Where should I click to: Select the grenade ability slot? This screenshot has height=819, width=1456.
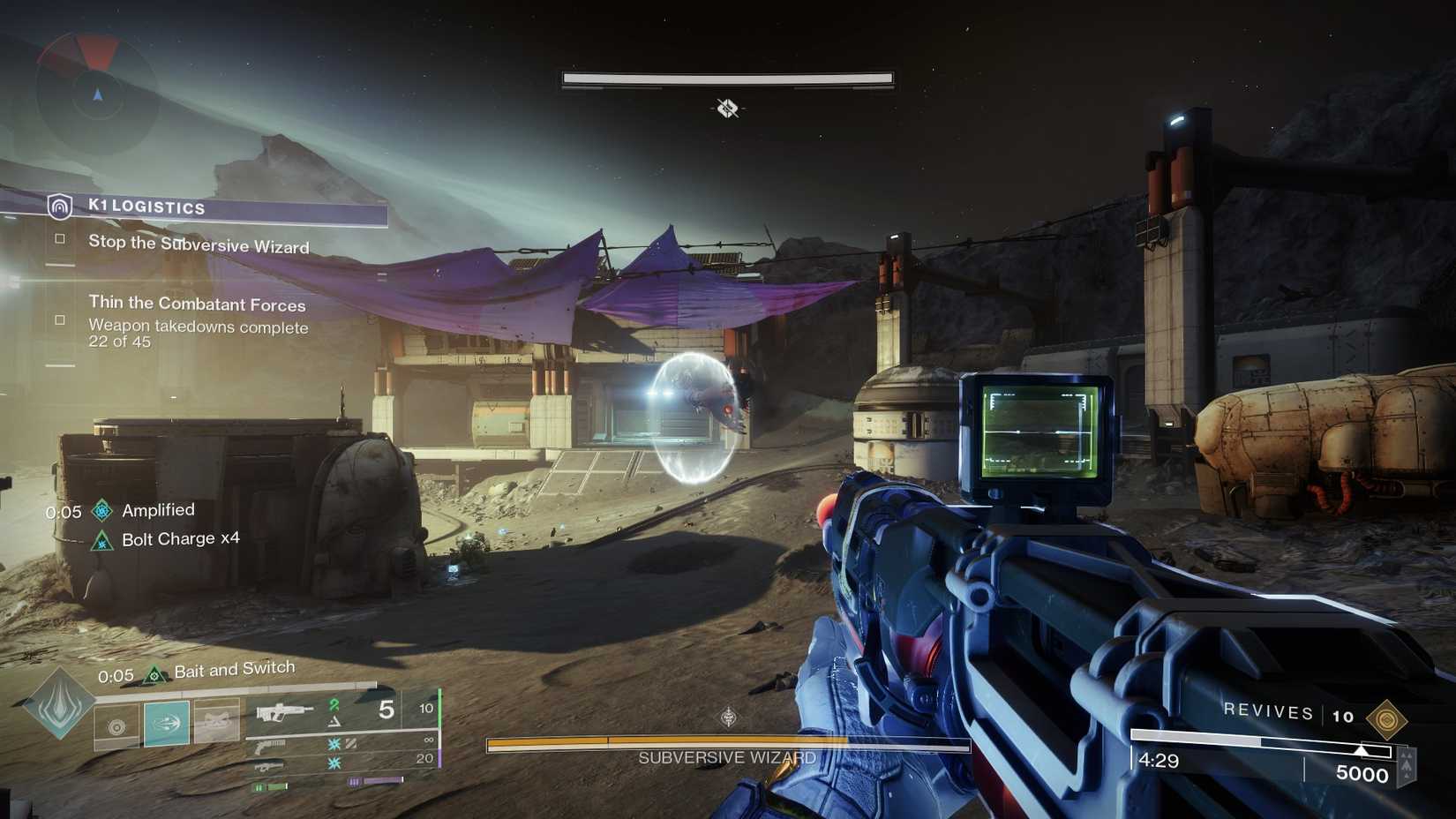[116, 726]
